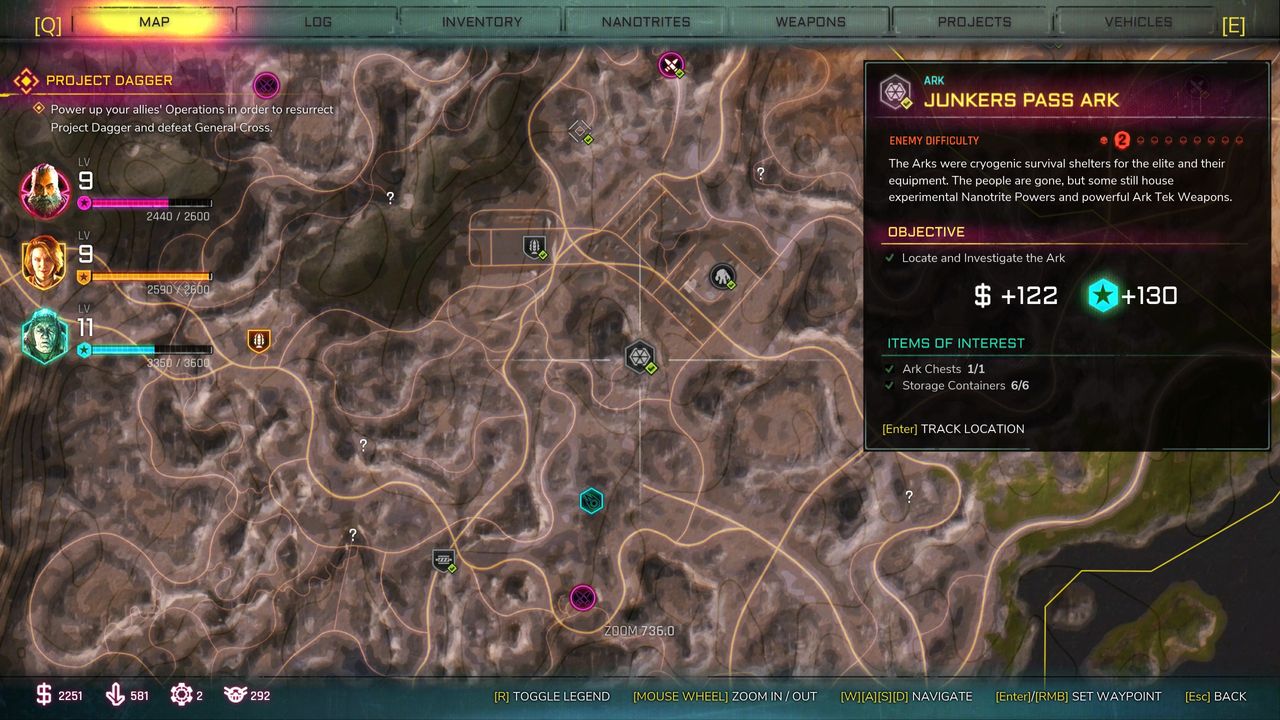Track the Project Dagger quest entry
This screenshot has width=1280, height=720.
109,80
